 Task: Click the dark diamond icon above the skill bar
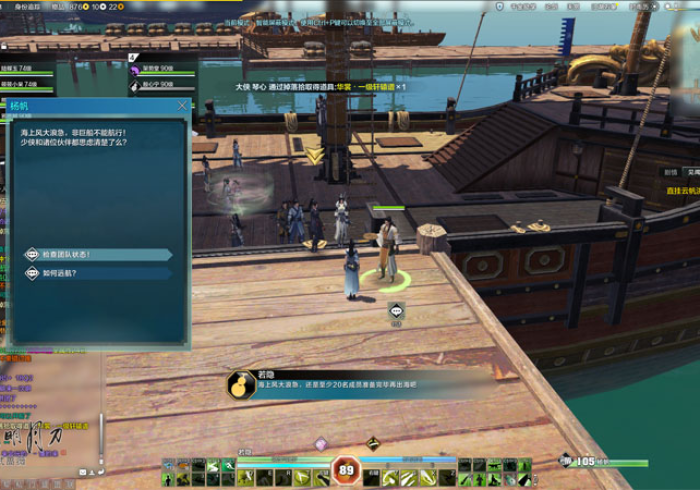[372, 443]
